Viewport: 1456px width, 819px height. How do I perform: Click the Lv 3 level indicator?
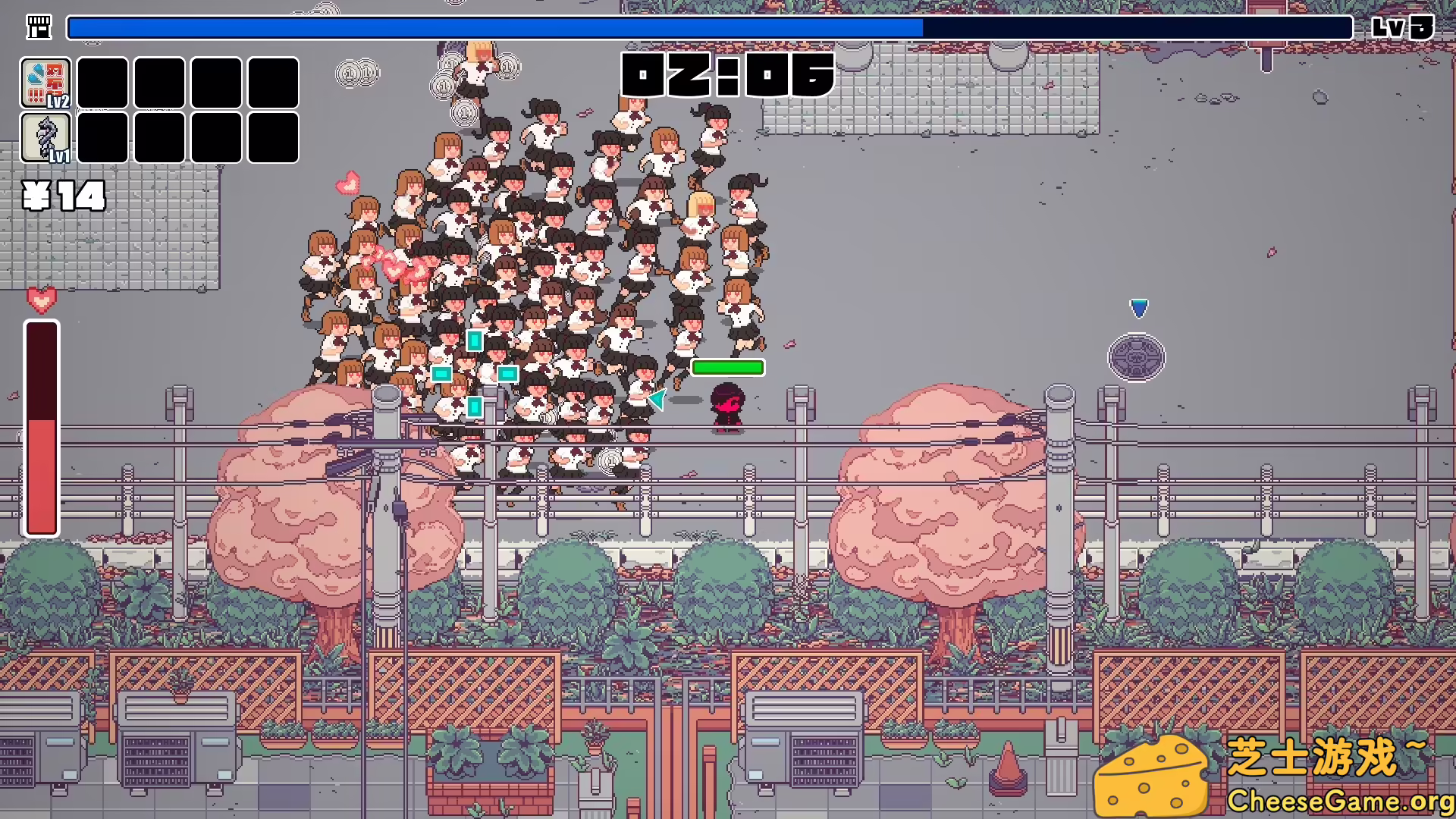coord(1402,28)
